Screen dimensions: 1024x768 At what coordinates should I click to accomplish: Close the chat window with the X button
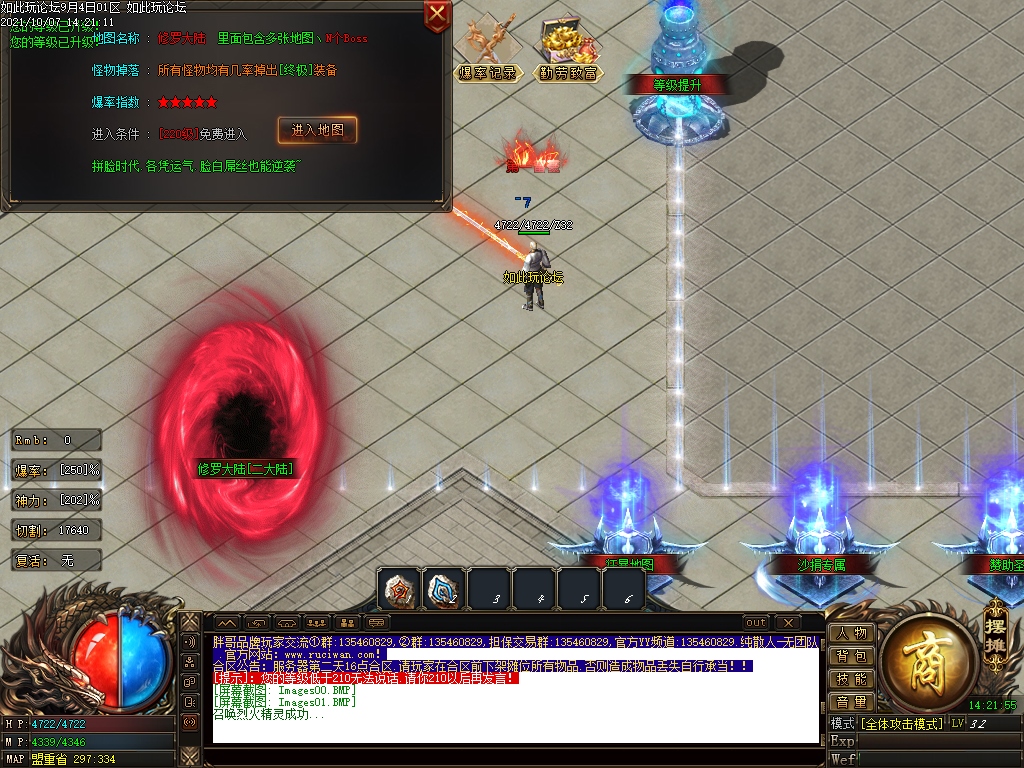(x=788, y=622)
